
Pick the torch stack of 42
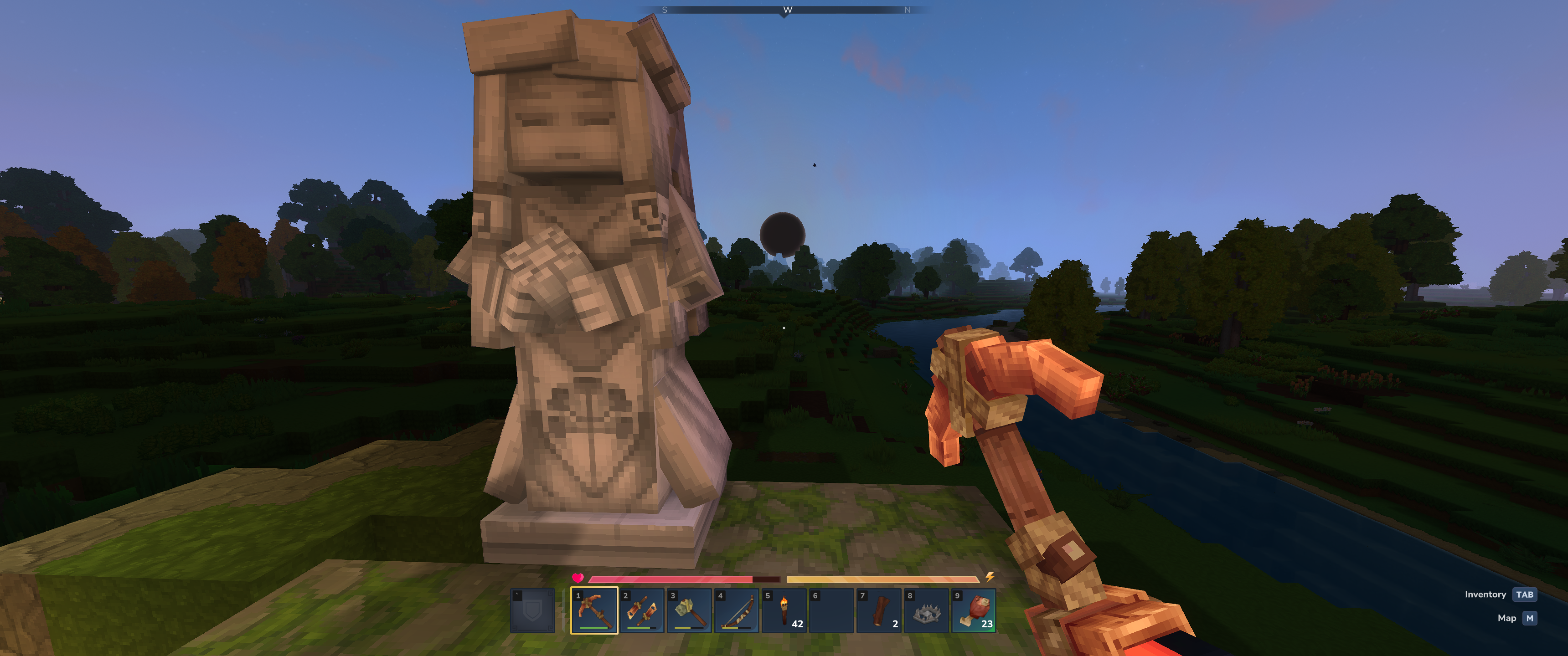[x=784, y=610]
